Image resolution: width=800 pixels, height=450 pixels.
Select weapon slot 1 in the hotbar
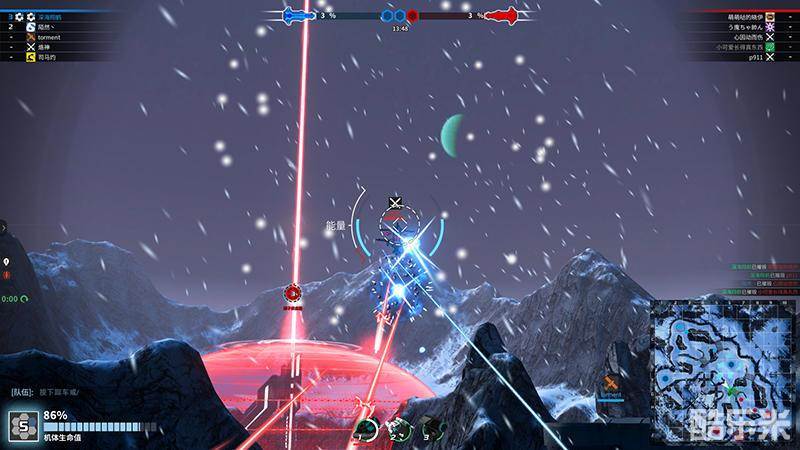[x=368, y=430]
